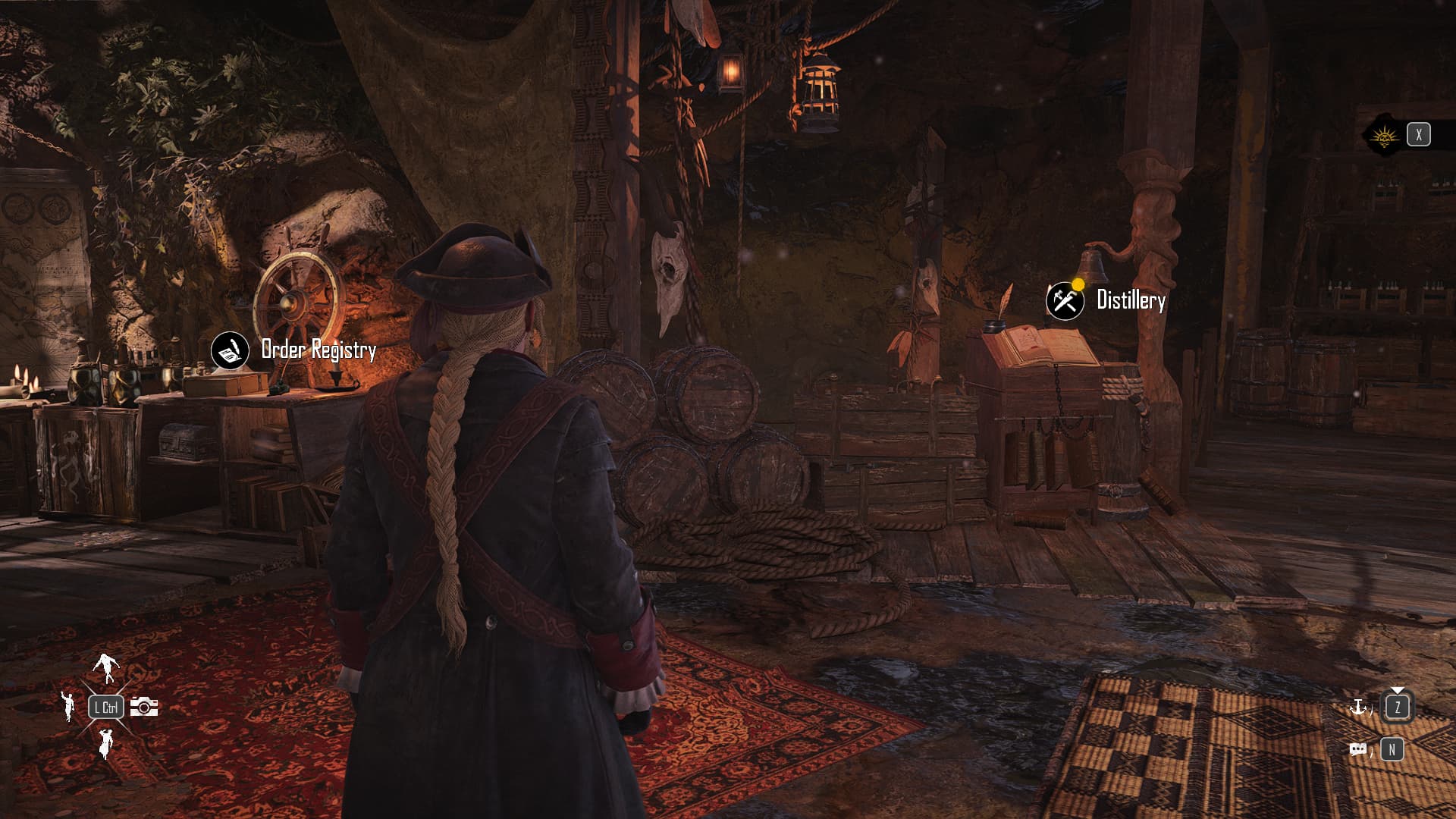Trigger the bottom emote figure on the wheel

coord(105,743)
